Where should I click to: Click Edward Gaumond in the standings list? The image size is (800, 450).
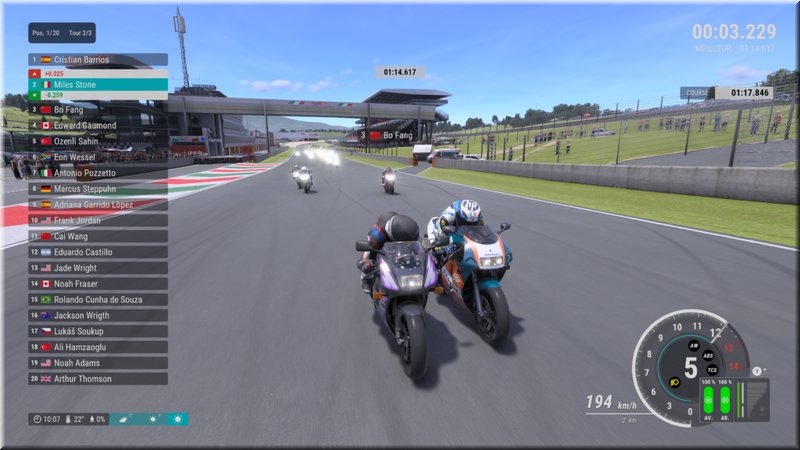(97, 125)
